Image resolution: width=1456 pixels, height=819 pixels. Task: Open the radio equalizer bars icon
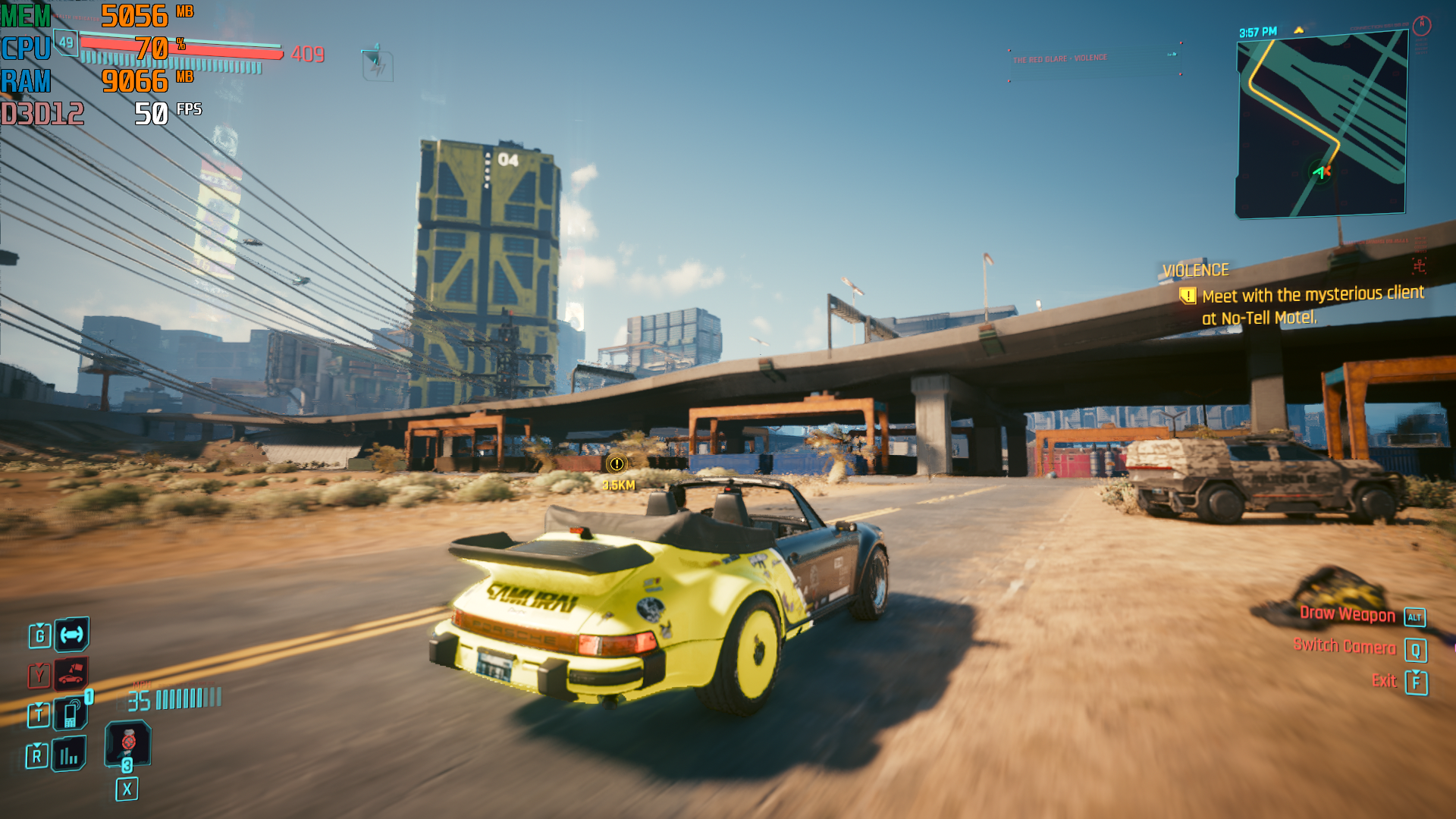pos(69,755)
